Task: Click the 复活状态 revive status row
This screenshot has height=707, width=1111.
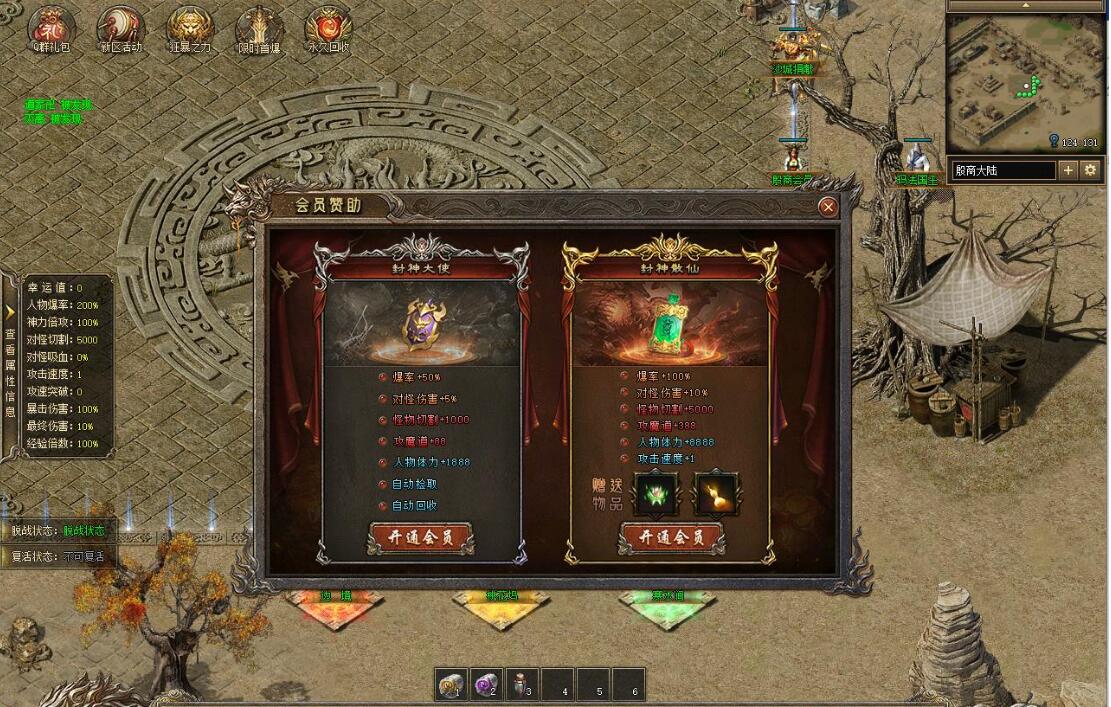Action: tap(58, 557)
